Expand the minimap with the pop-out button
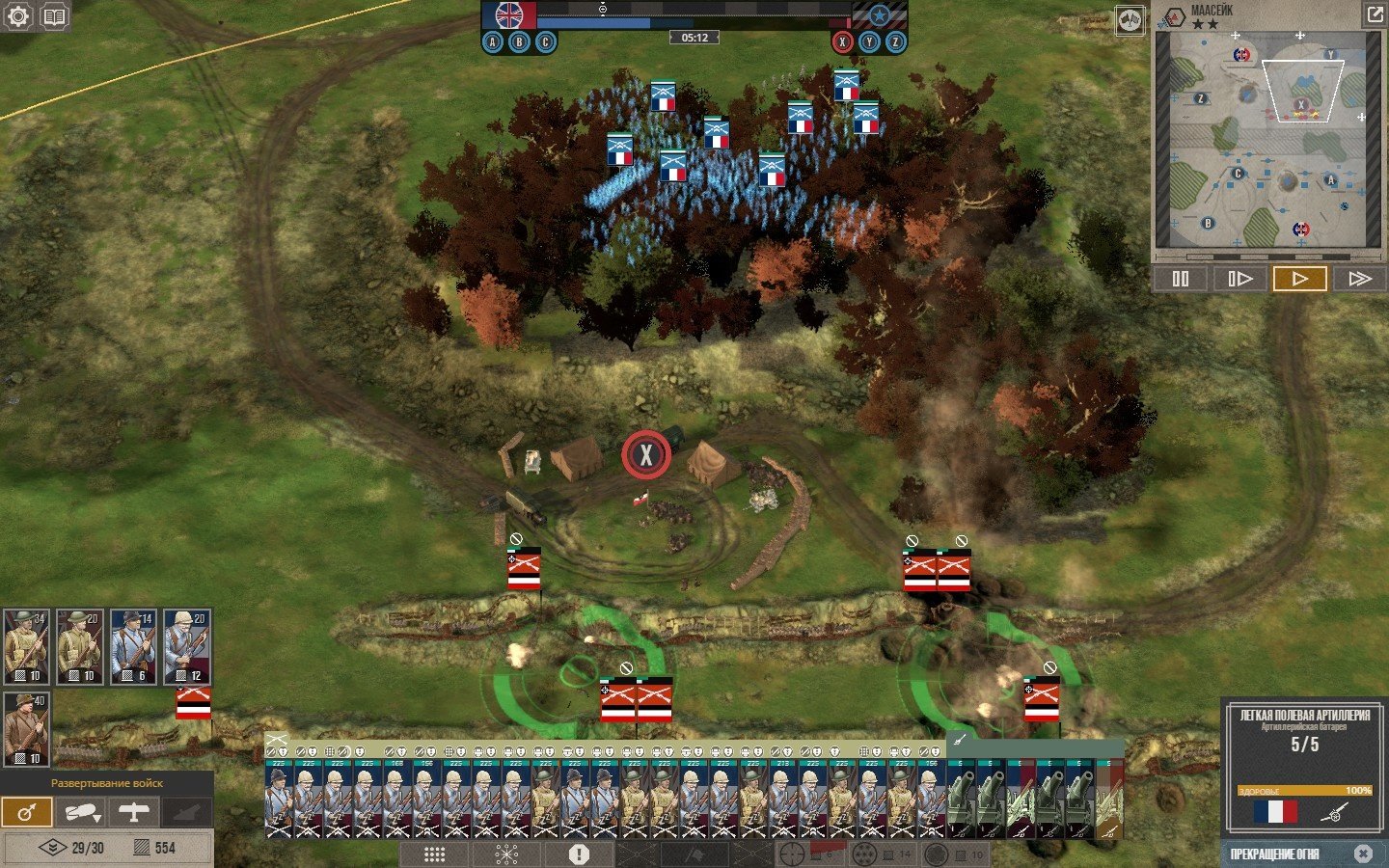 pyautogui.click(x=1374, y=14)
